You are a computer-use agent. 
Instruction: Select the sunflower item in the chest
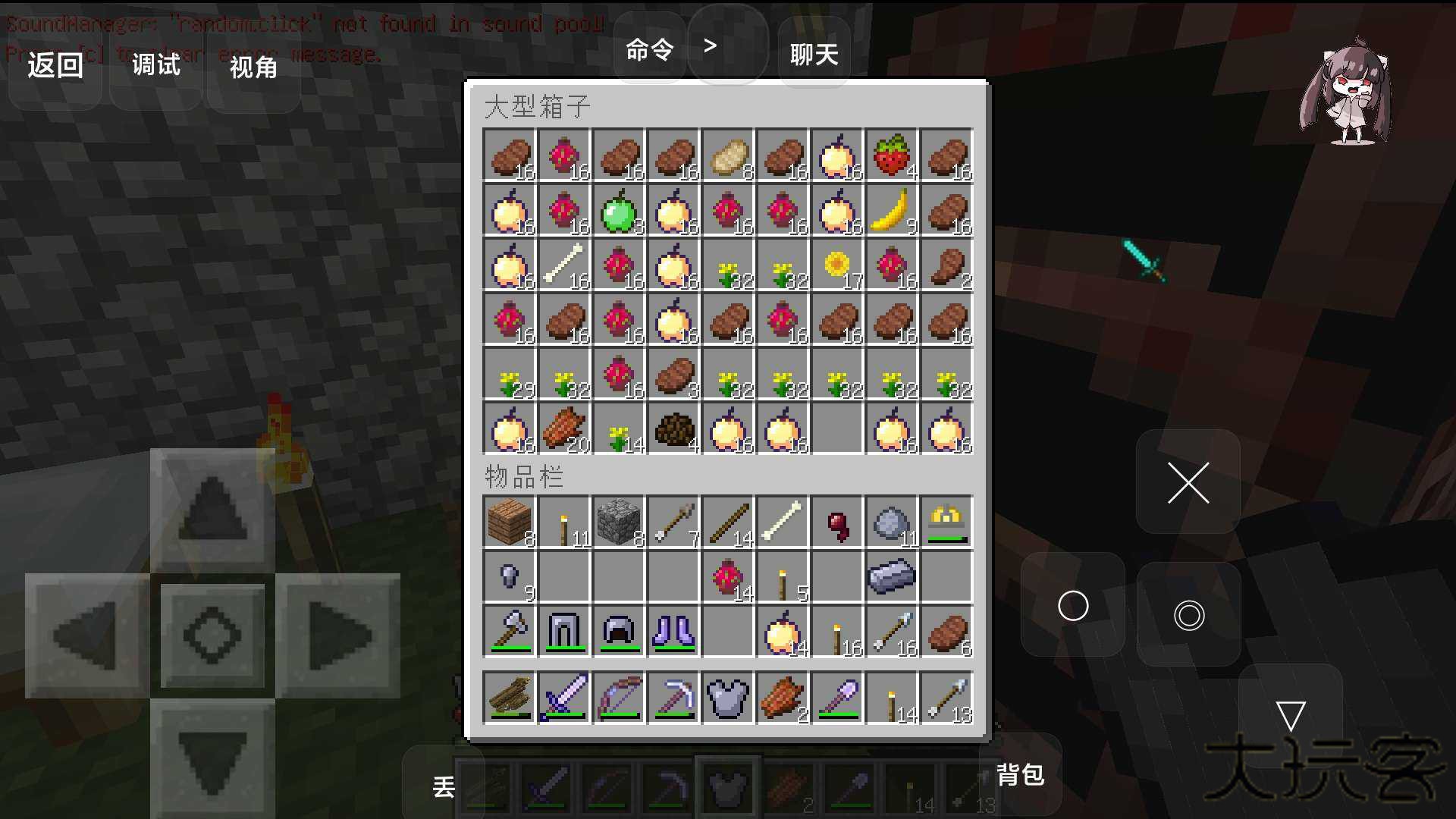tap(836, 267)
